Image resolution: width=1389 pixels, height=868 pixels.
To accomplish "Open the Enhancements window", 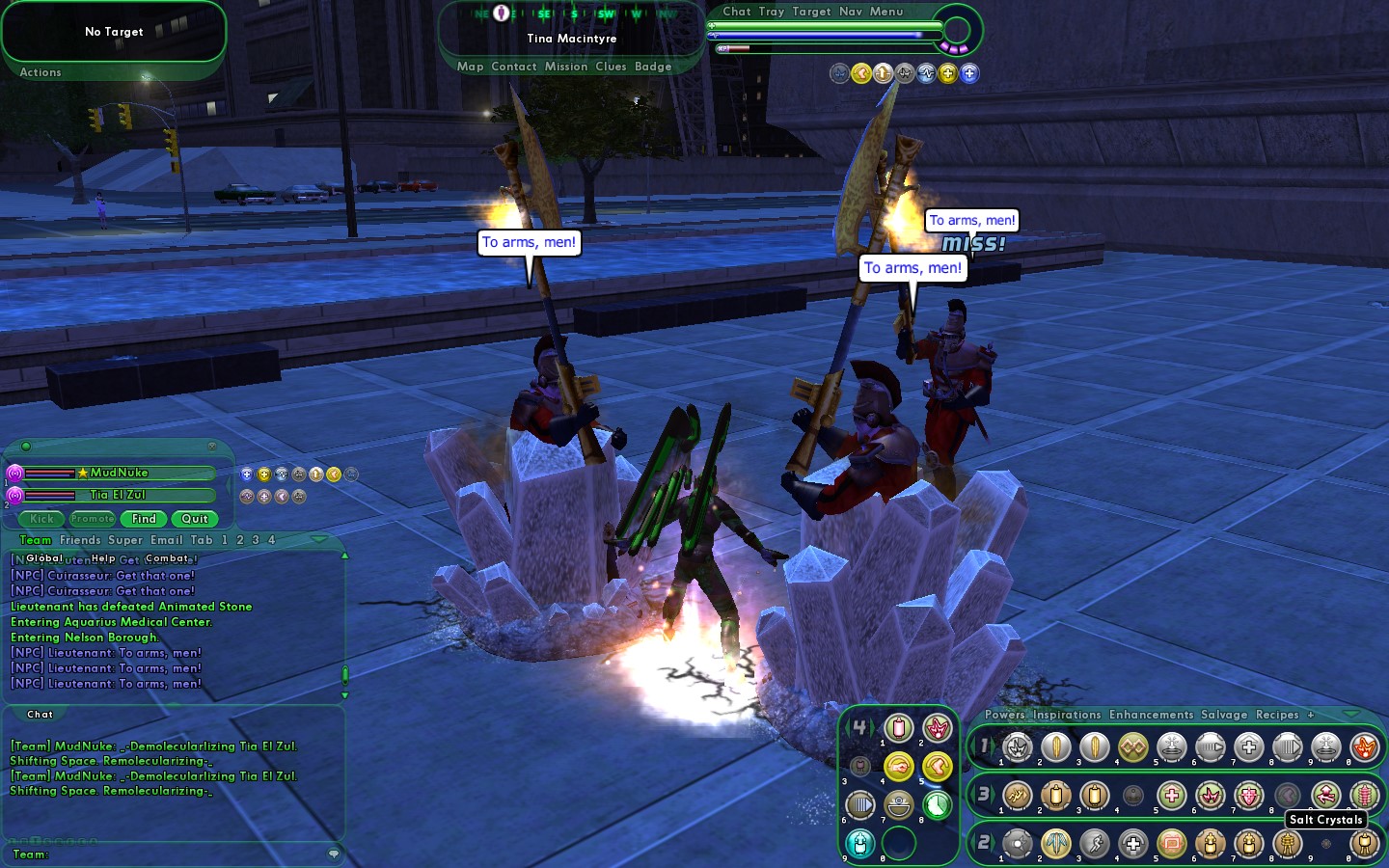I will point(1151,715).
